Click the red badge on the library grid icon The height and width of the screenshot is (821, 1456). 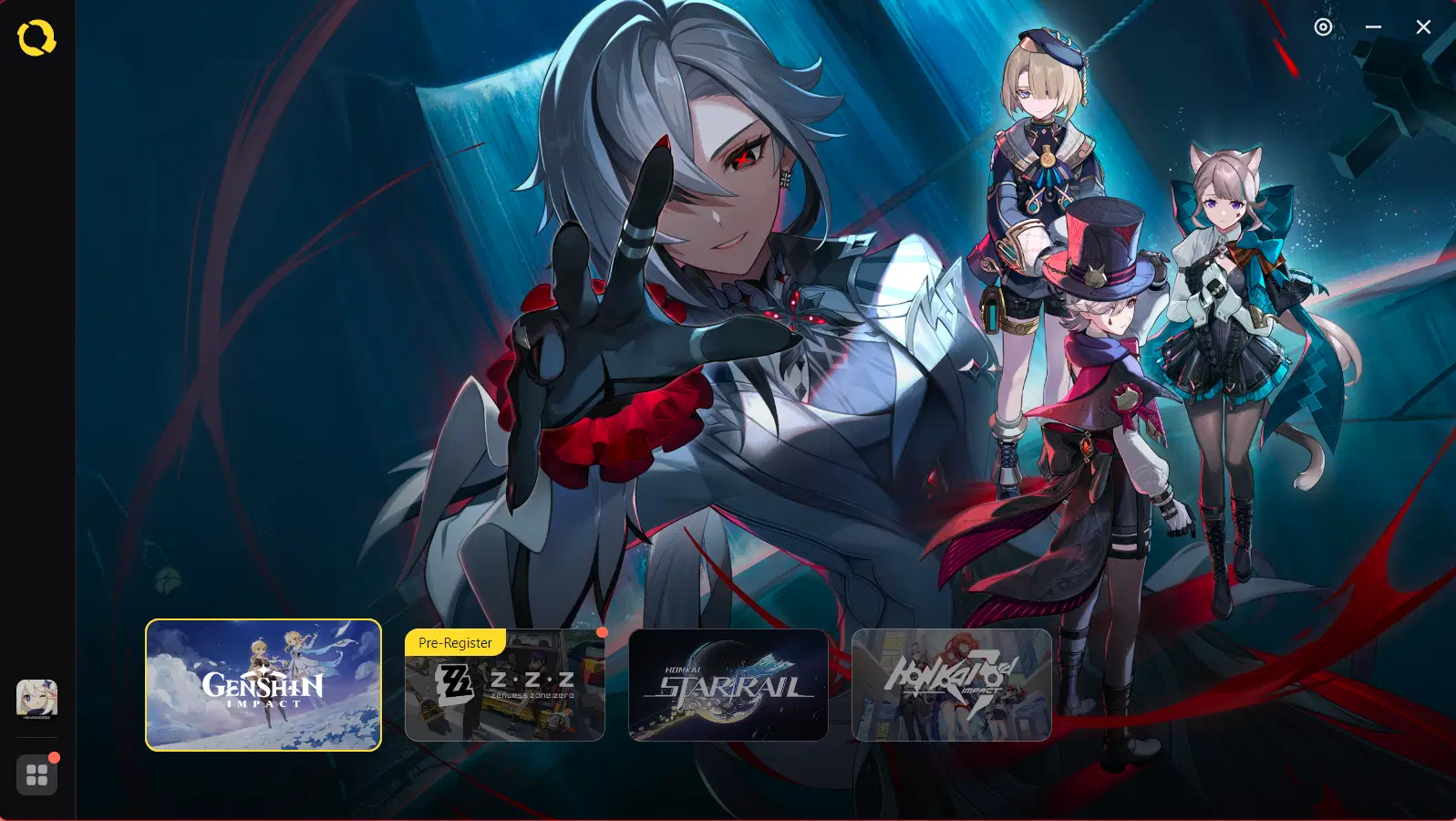(x=53, y=755)
